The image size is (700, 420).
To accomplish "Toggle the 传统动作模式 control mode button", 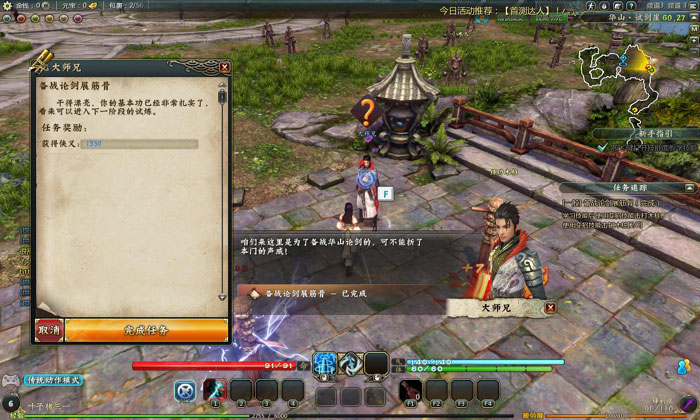I will 56,380.
